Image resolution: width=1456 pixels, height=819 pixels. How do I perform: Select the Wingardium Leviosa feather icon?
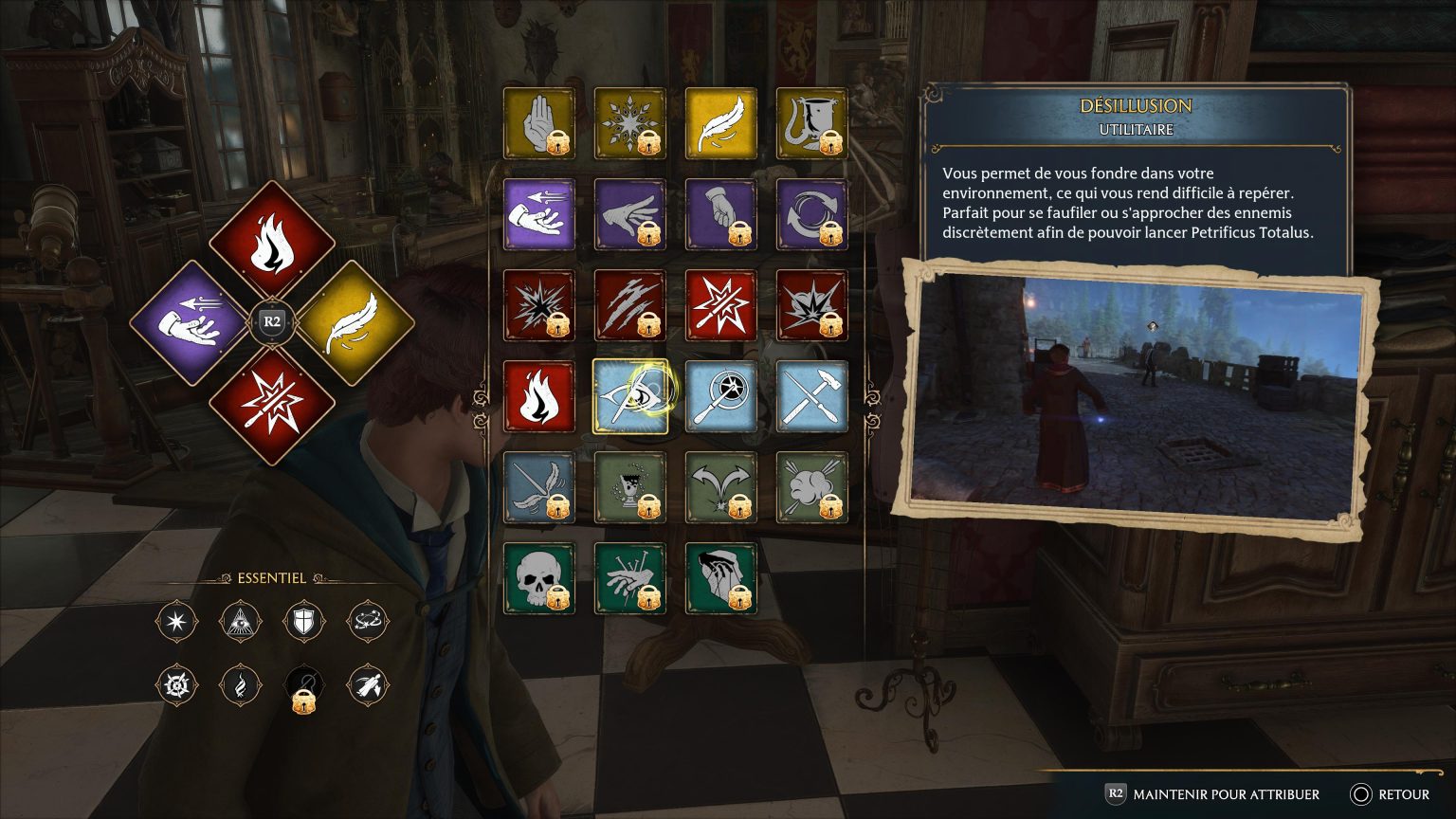coord(720,123)
